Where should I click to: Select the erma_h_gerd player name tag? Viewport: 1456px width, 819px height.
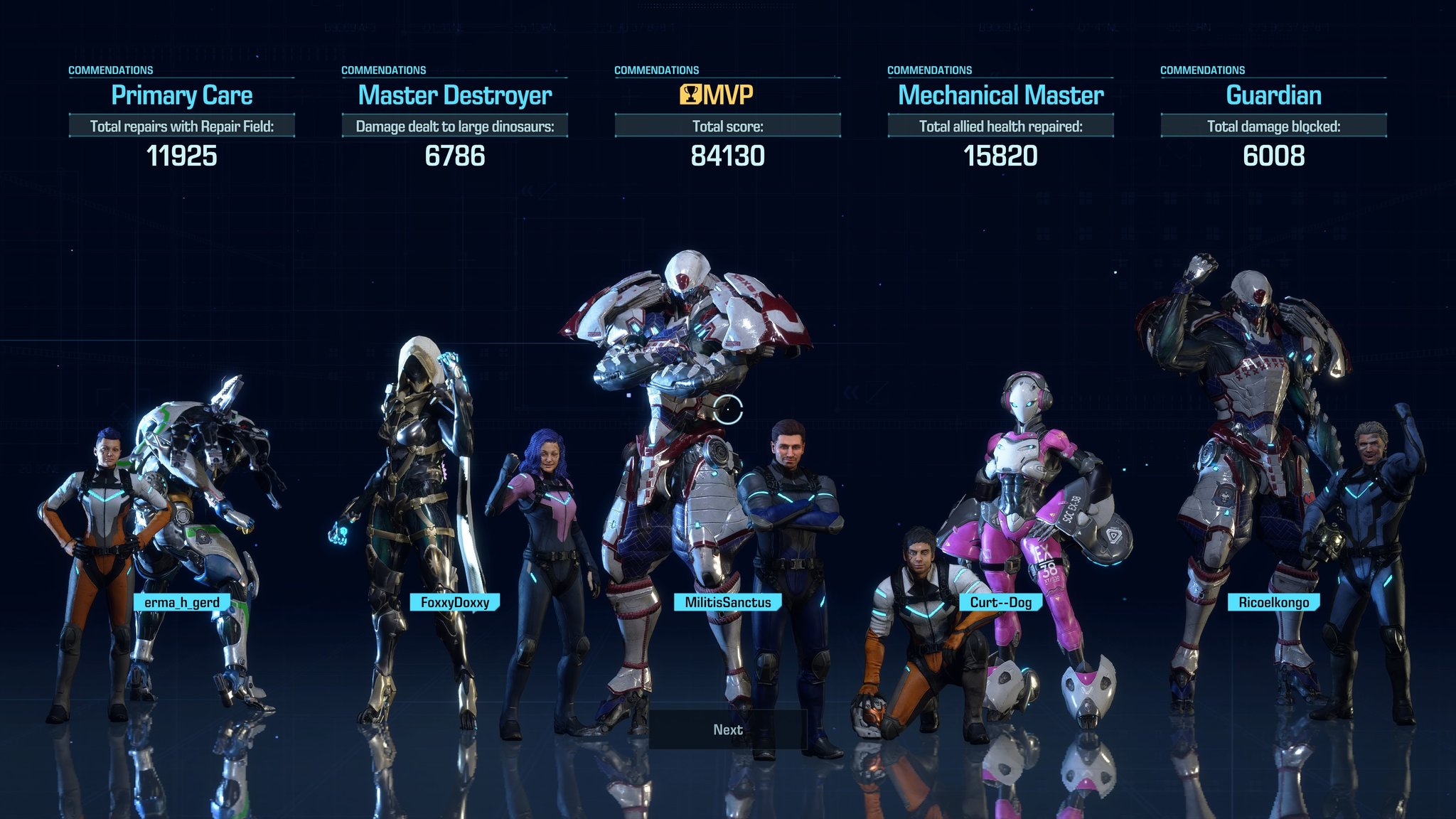[182, 602]
